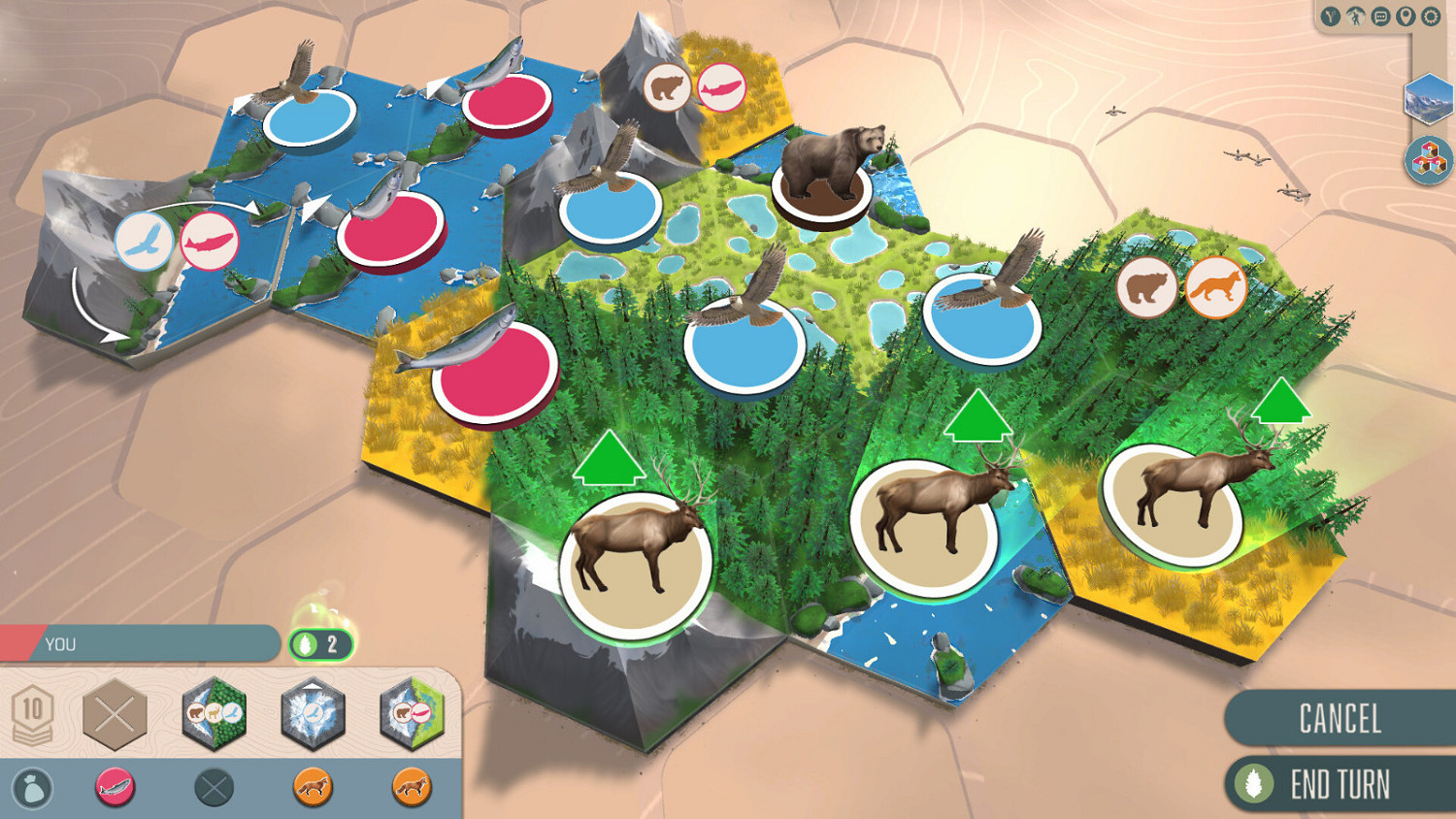Toggle the green arrow above the center elk
The width and height of the screenshot is (1456, 819).
tap(976, 416)
